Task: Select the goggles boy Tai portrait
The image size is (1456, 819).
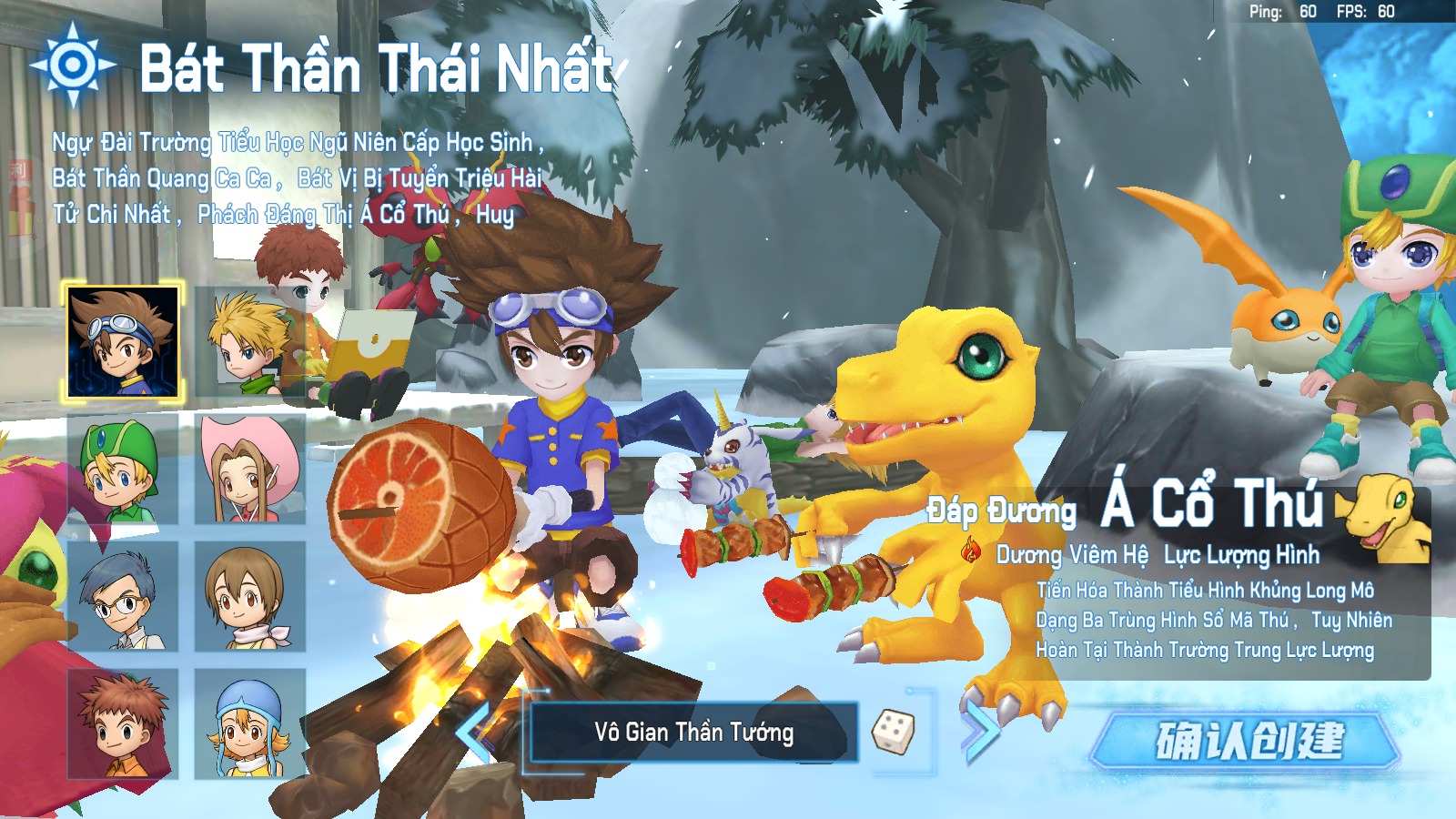Action: 123,342
